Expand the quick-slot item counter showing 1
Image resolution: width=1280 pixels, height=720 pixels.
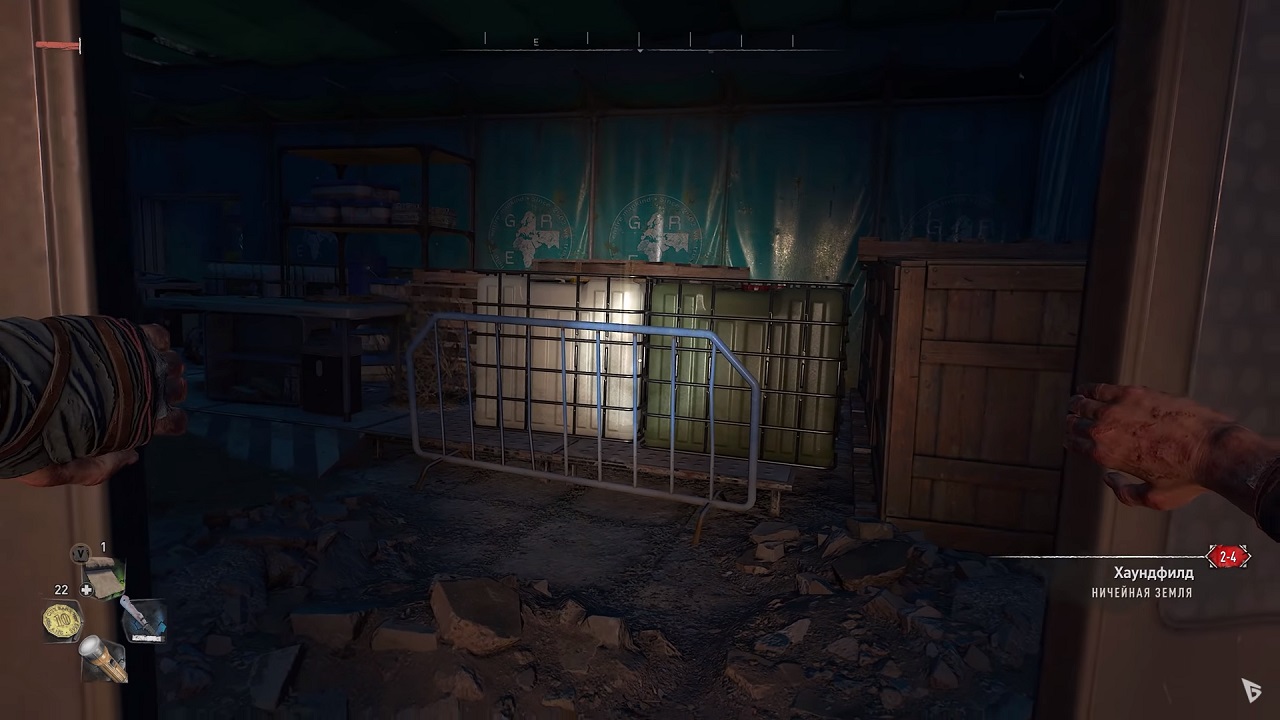click(103, 547)
